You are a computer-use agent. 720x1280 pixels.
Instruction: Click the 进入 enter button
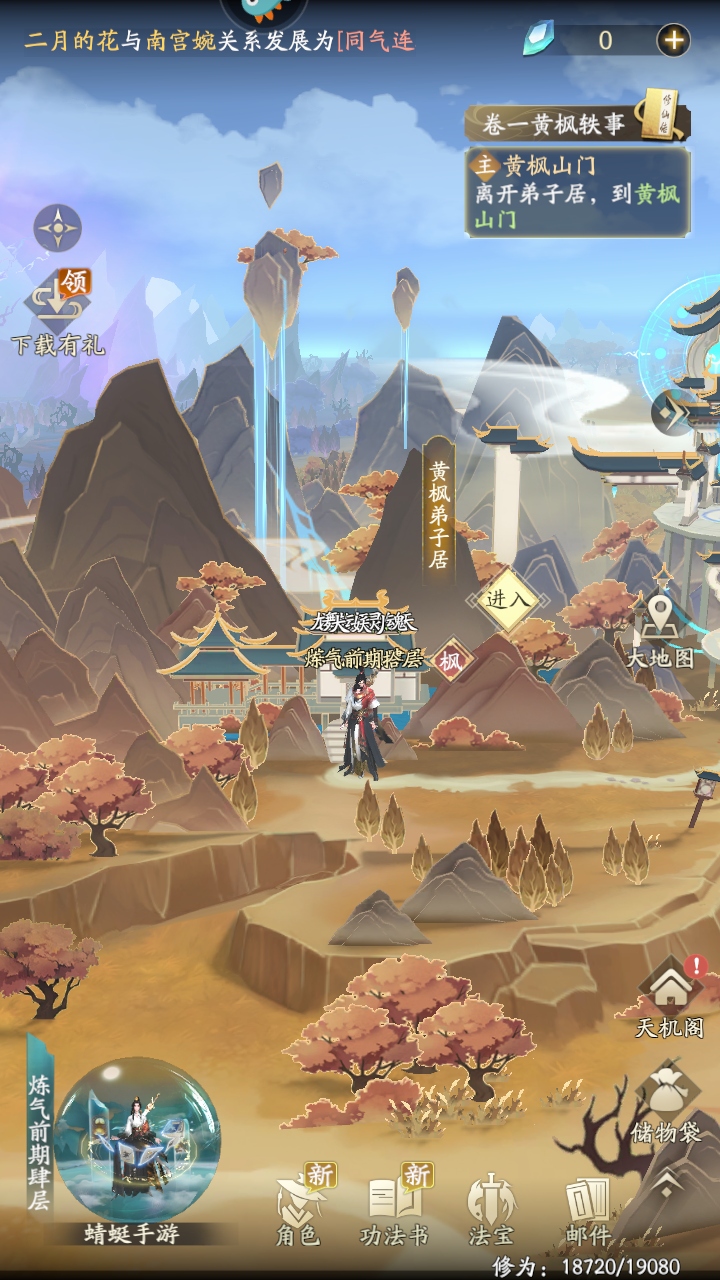(507, 599)
